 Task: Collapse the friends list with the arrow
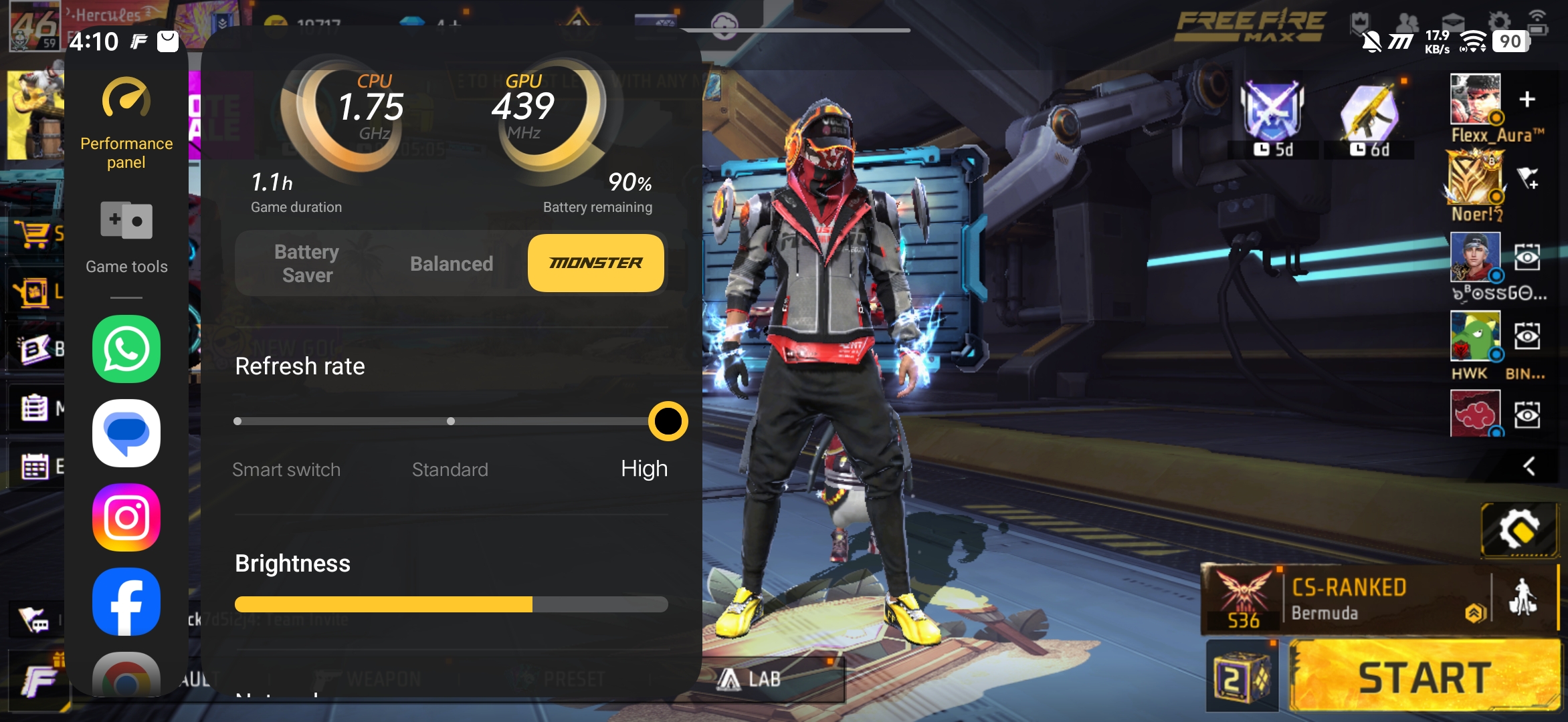pyautogui.click(x=1529, y=466)
